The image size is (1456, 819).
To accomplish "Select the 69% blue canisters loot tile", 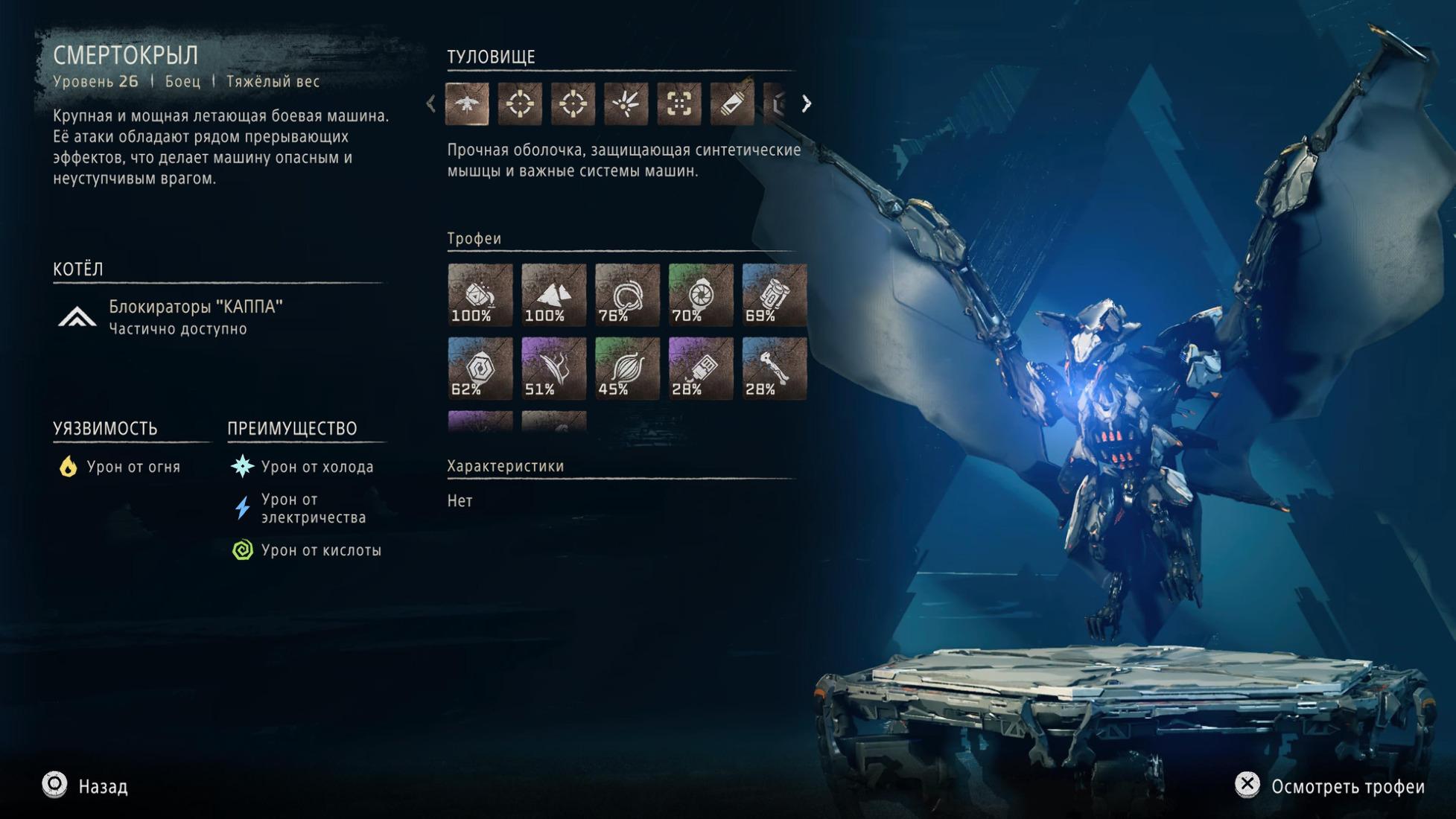I will click(774, 295).
